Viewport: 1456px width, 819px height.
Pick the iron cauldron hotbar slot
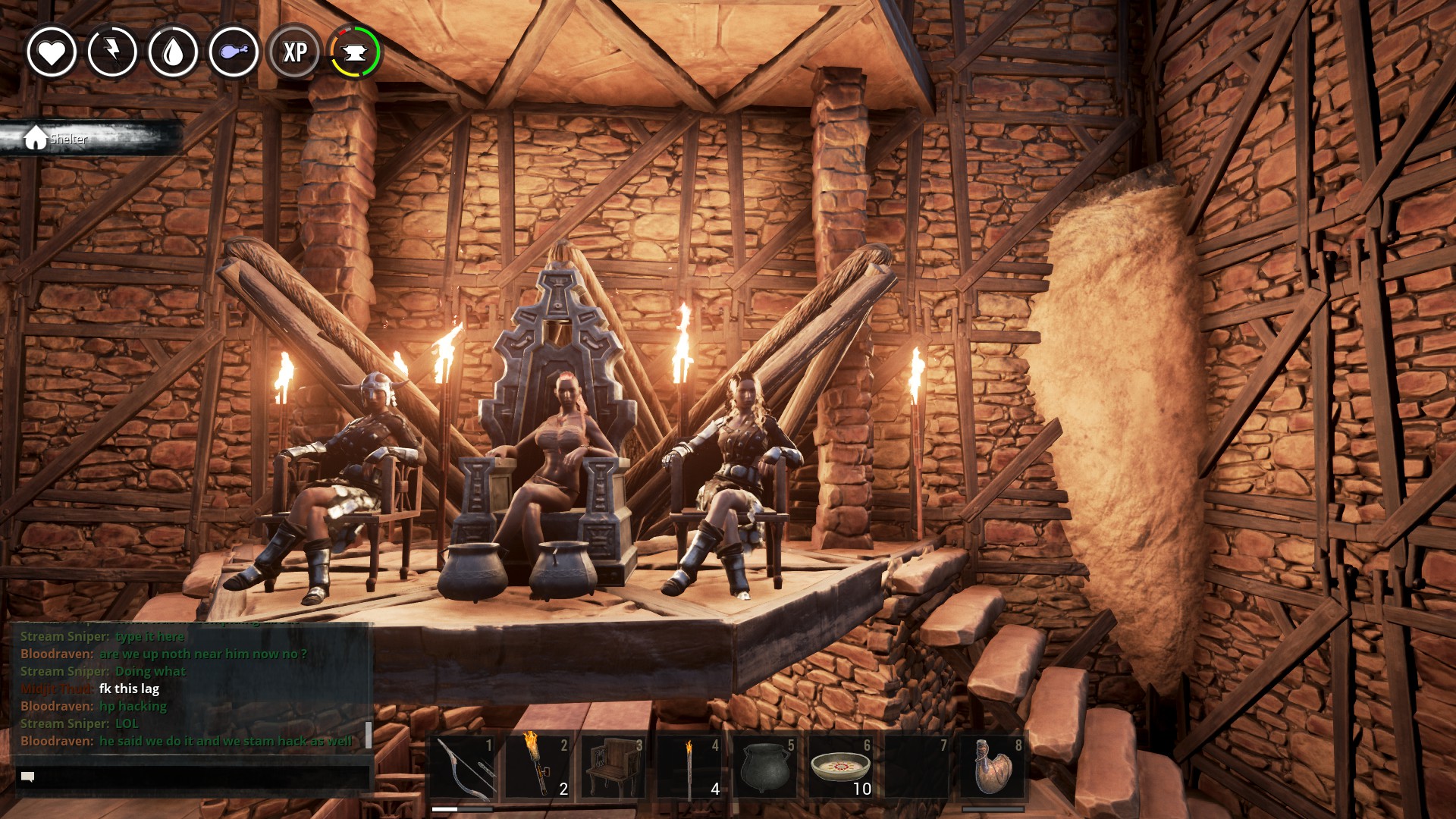tap(764, 767)
